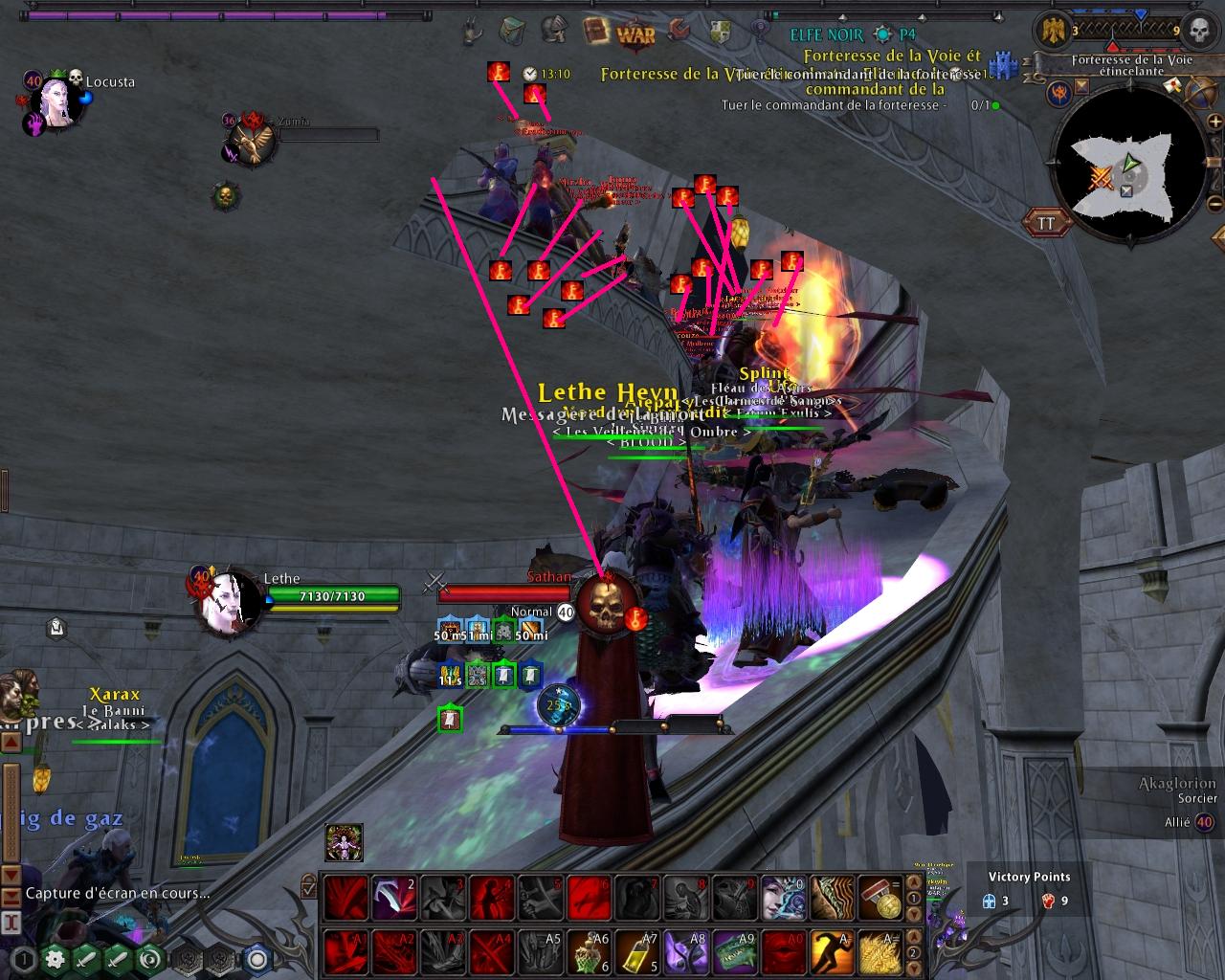
Task: Open the WAR Tome of Knowledge menu
Action: coord(635,34)
